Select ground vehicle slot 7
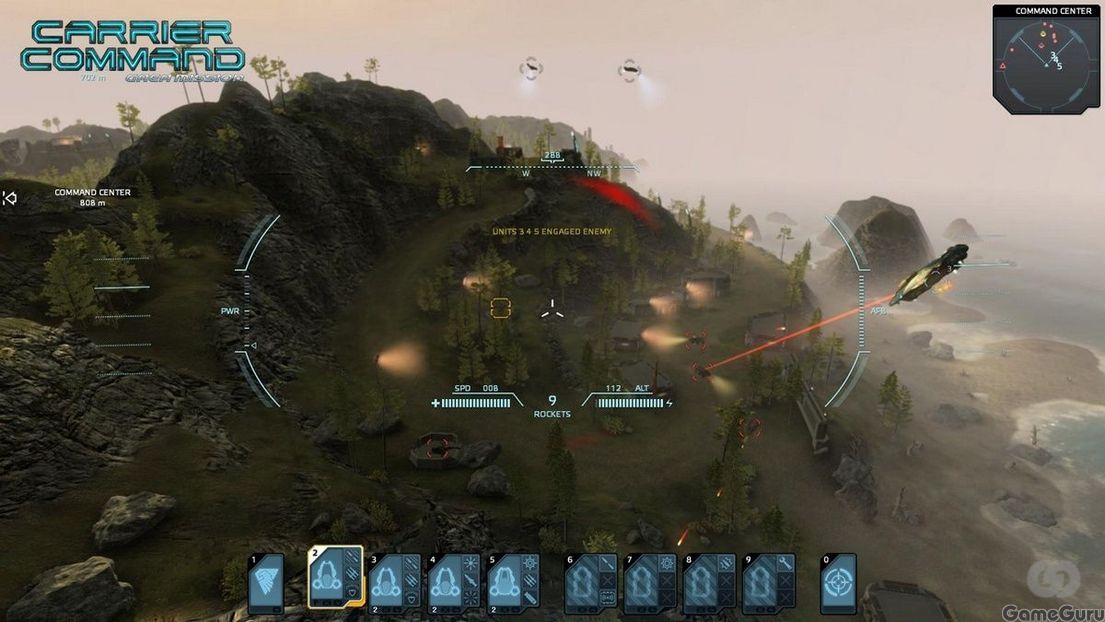The width and height of the screenshot is (1105, 622). (x=650, y=583)
